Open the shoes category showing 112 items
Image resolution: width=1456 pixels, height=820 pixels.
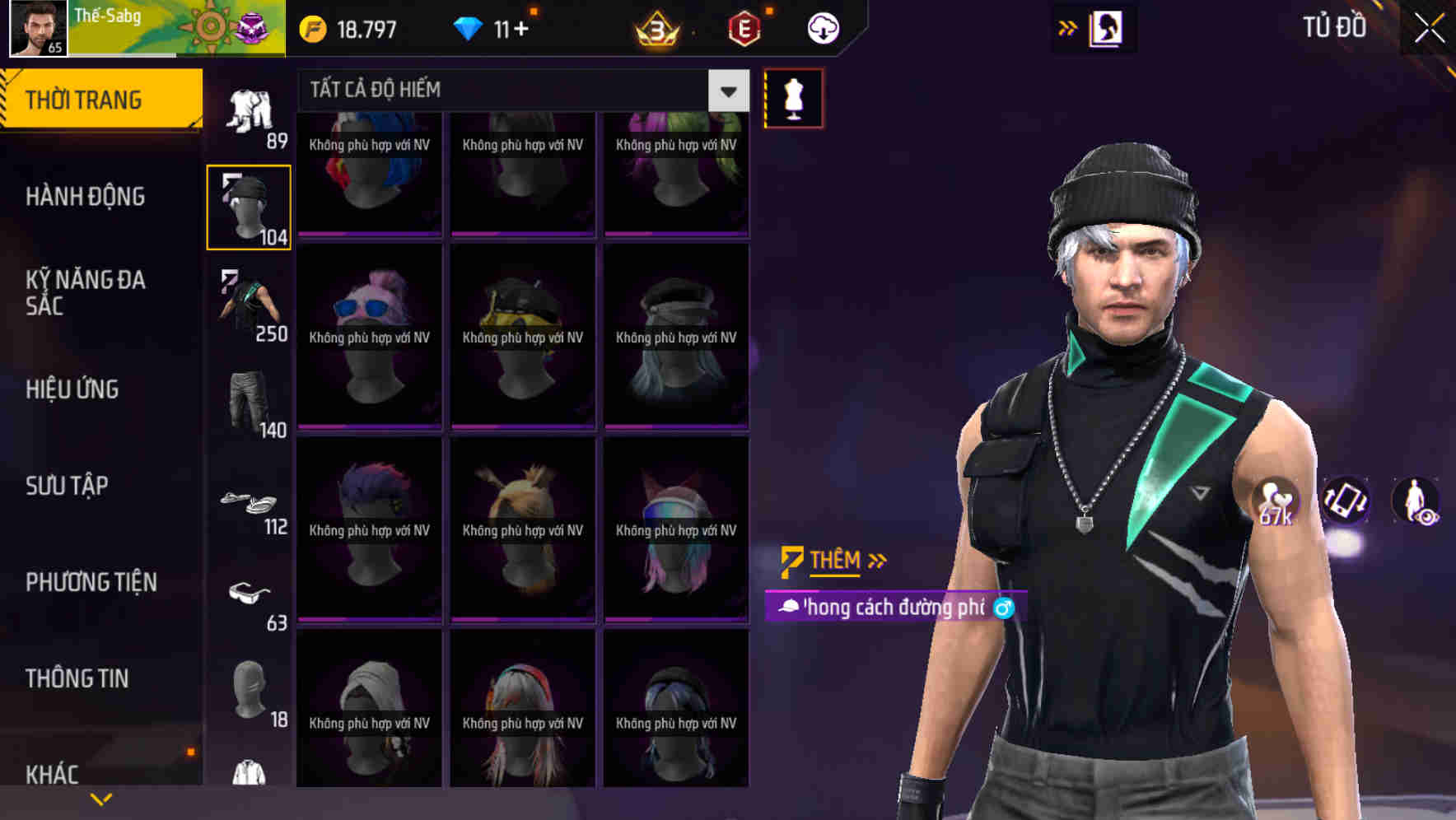tap(247, 502)
